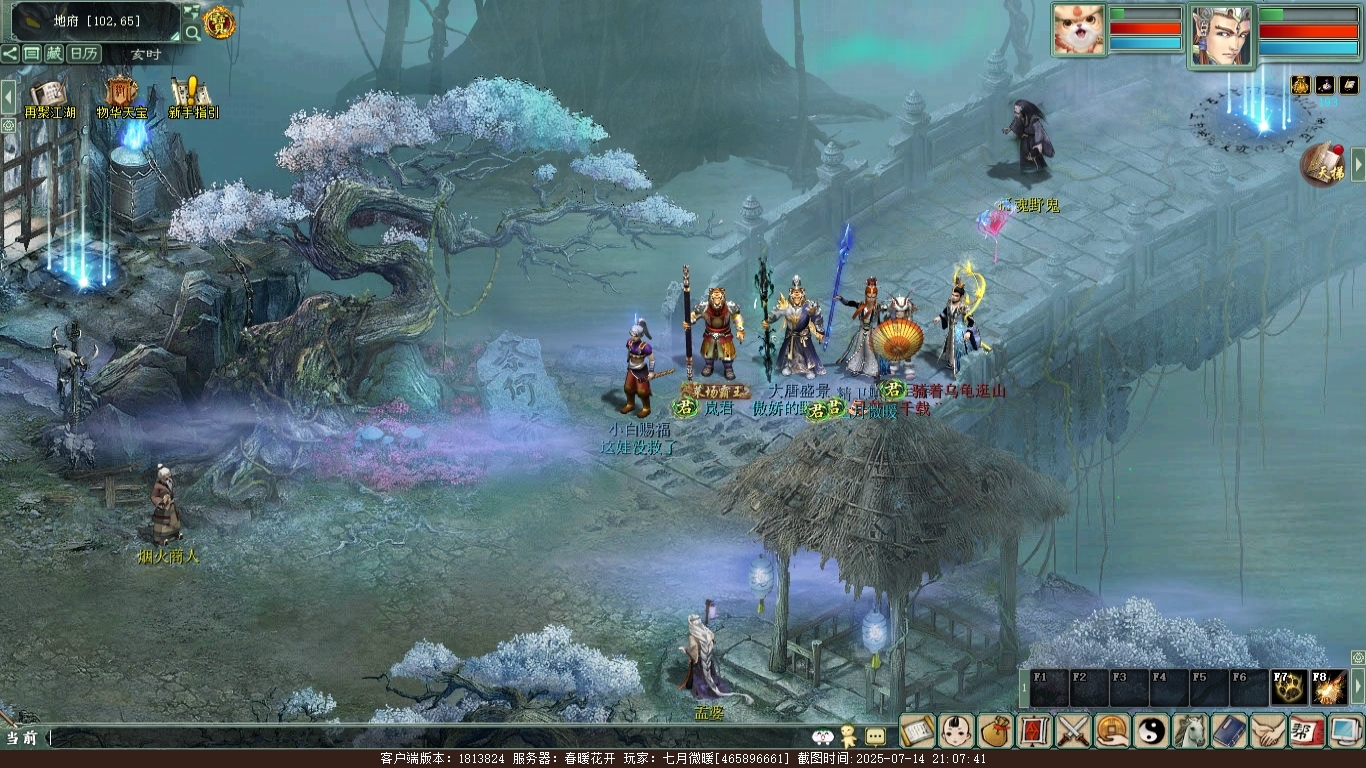
Task: Open the 新手指引 beginner guide
Action: (193, 98)
